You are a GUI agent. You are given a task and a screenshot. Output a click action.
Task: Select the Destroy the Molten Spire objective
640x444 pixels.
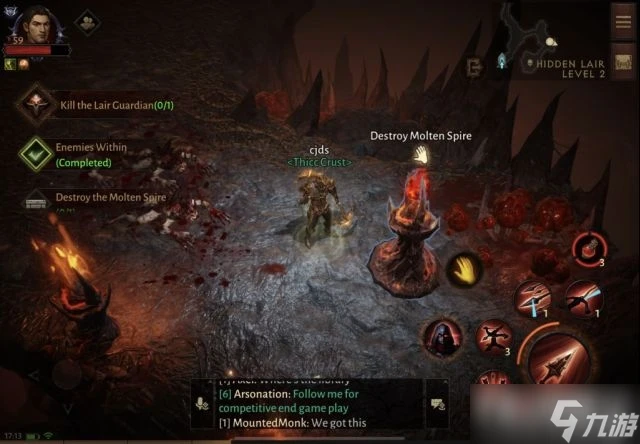pyautogui.click(x=38, y=199)
